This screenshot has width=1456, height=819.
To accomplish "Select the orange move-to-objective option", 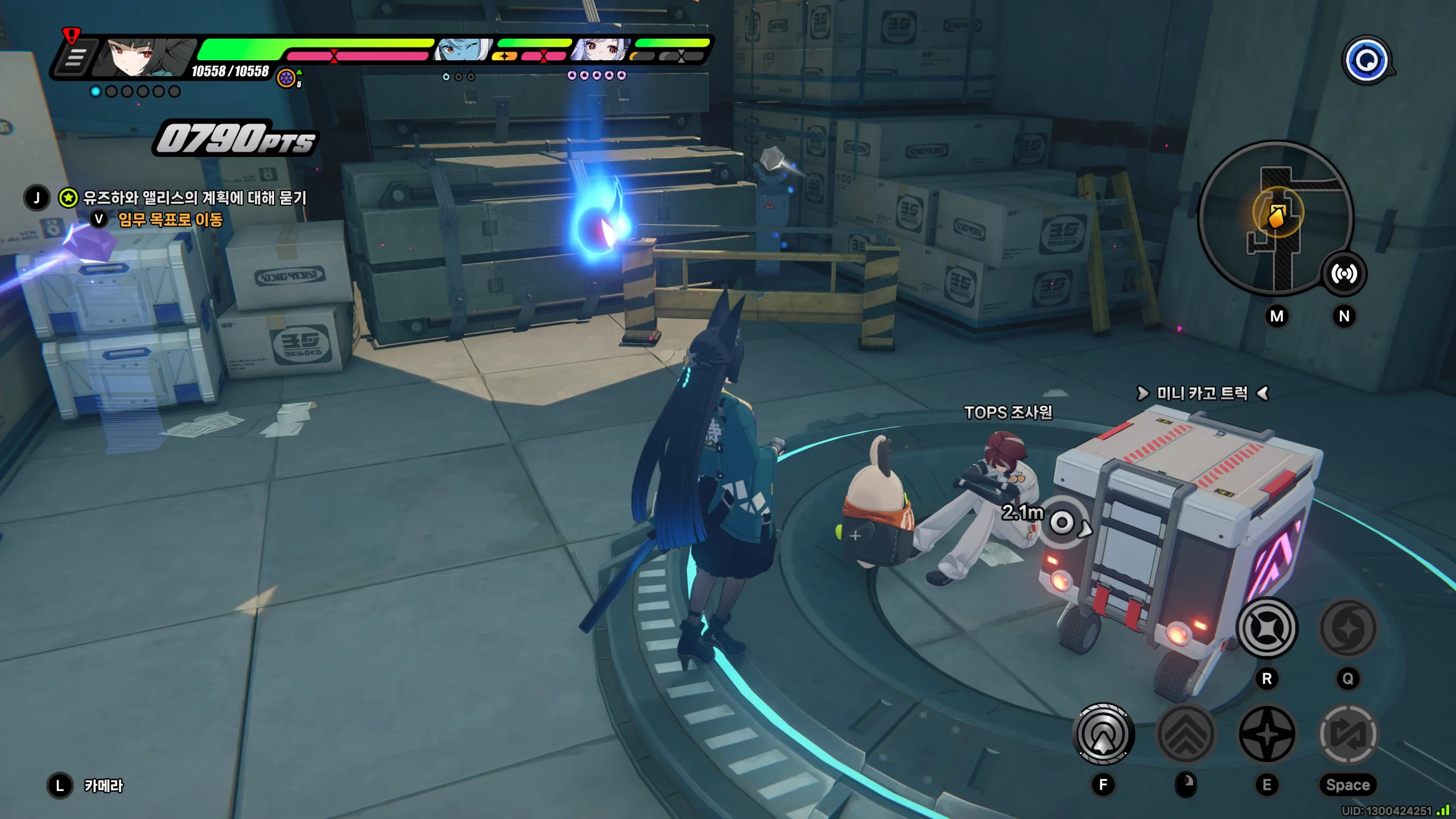I will pyautogui.click(x=170, y=220).
